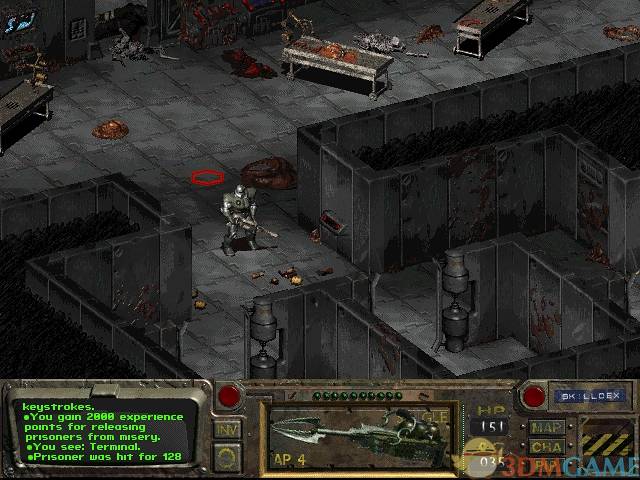Open the MAP screen
Screen dimensions: 640x480
[x=547, y=427]
